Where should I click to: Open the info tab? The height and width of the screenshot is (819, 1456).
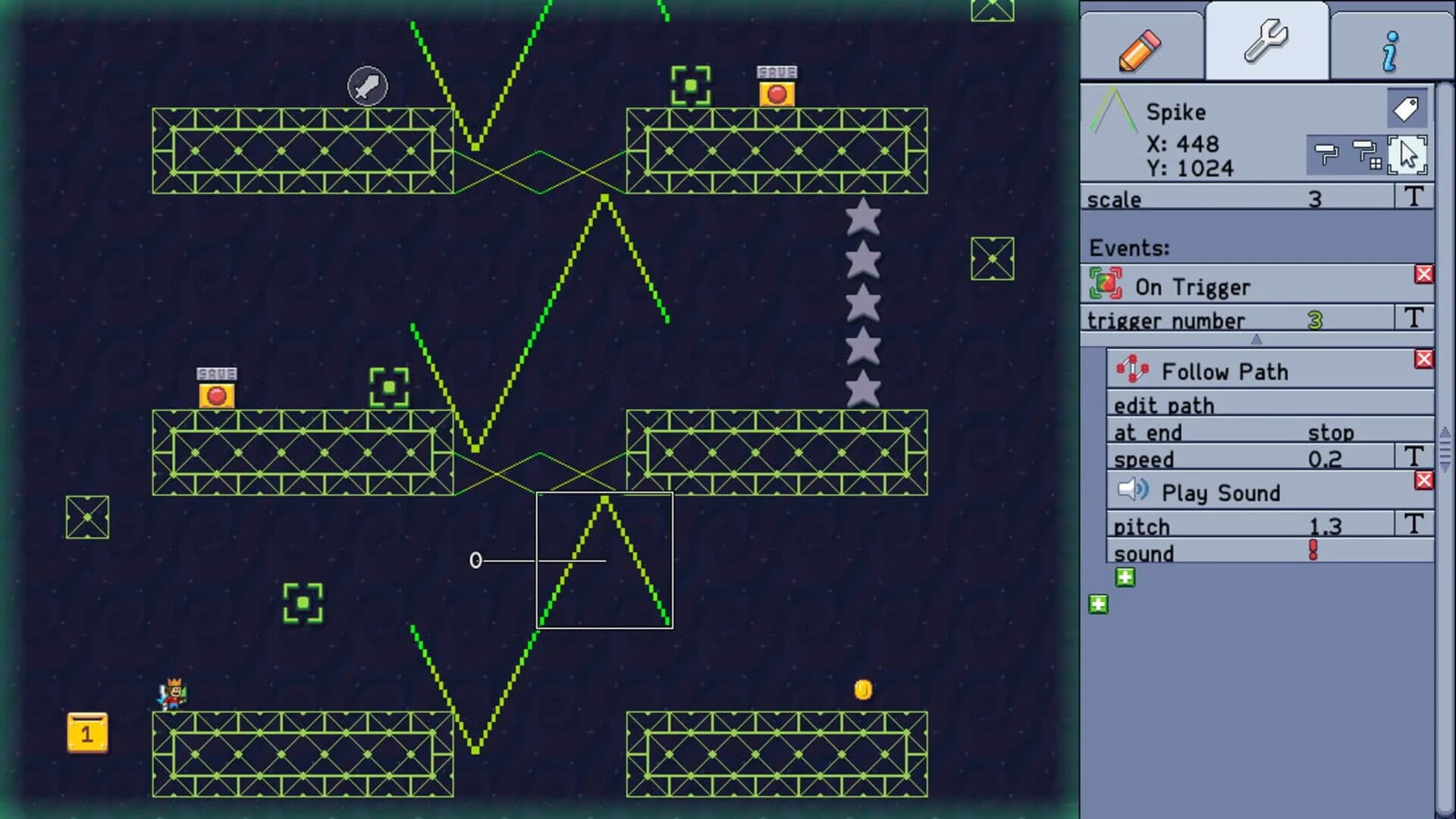[1389, 48]
